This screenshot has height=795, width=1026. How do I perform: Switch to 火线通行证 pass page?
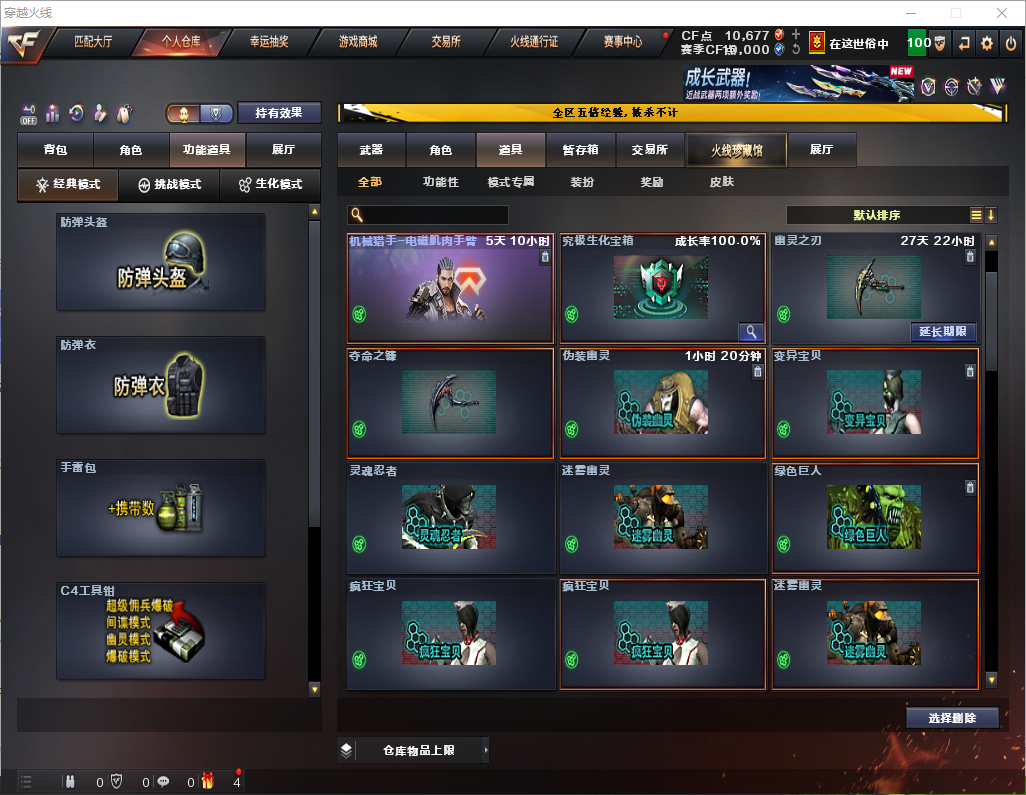coord(534,42)
